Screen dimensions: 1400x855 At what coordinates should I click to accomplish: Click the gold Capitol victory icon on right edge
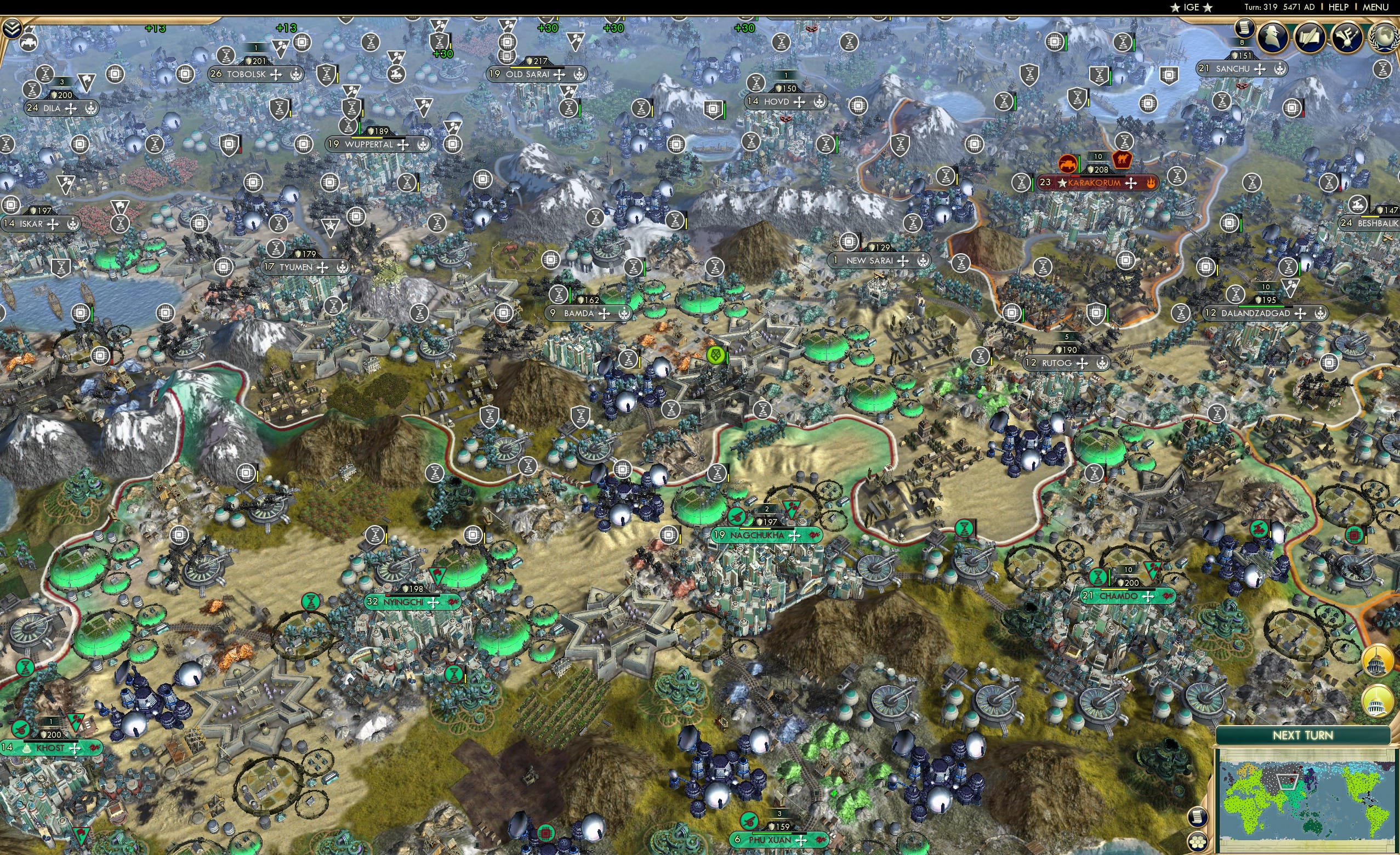click(x=1377, y=661)
